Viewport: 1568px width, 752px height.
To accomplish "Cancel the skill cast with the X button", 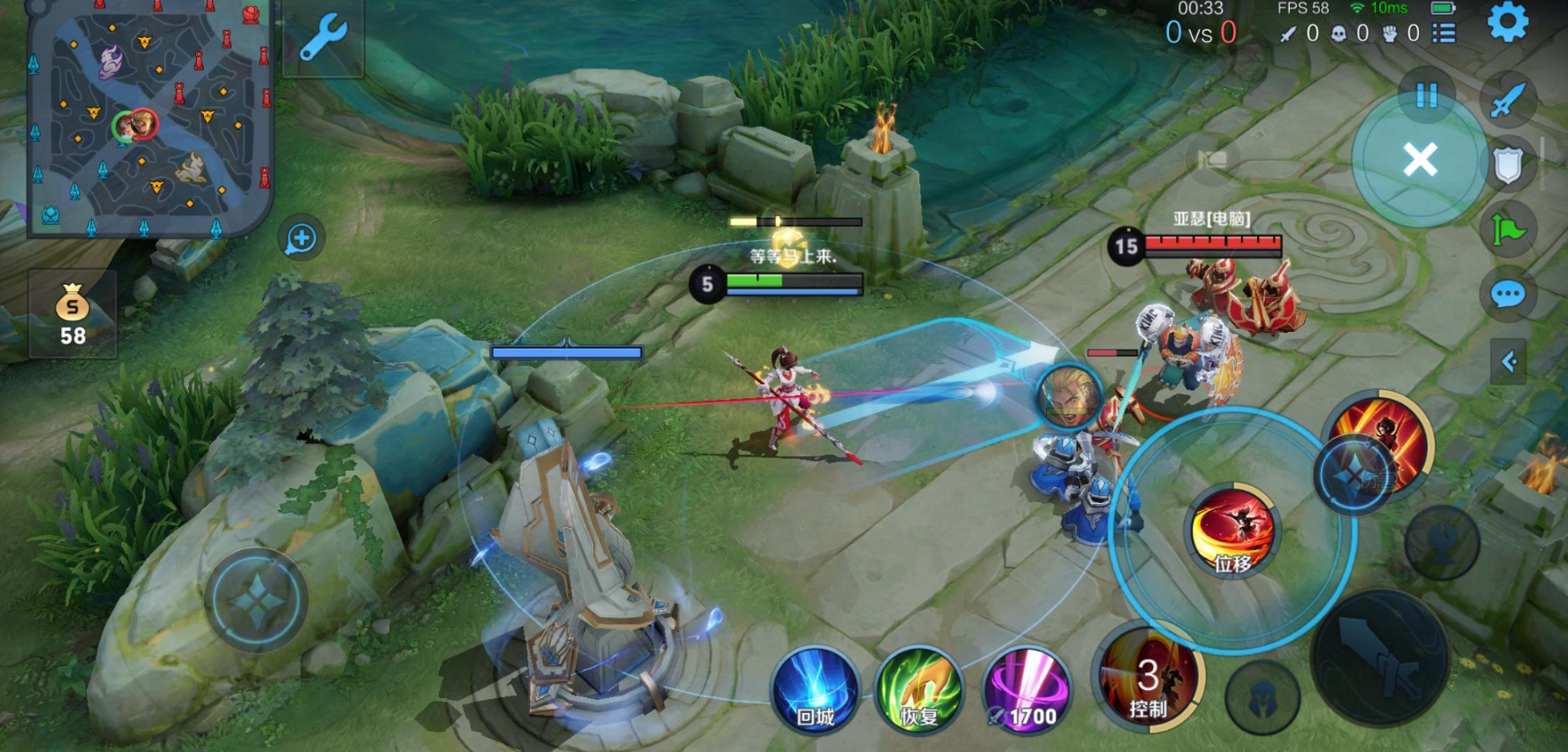I will coord(1420,161).
